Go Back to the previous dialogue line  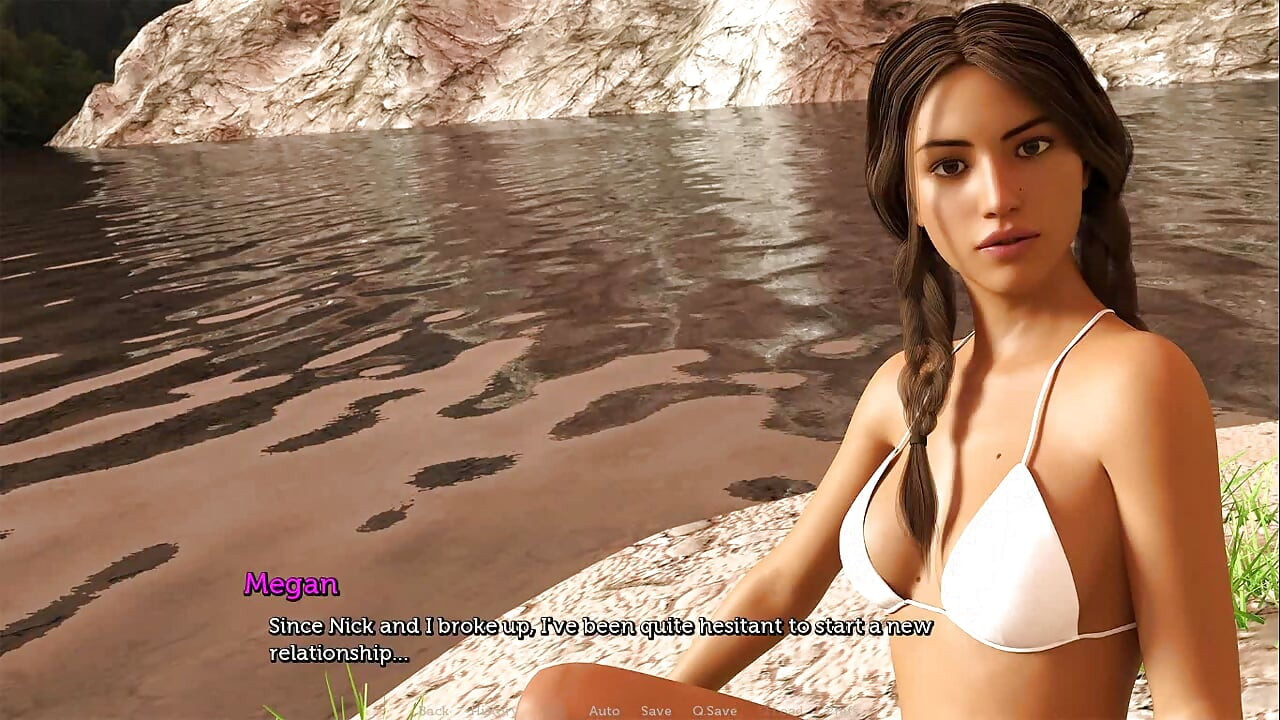[x=434, y=711]
